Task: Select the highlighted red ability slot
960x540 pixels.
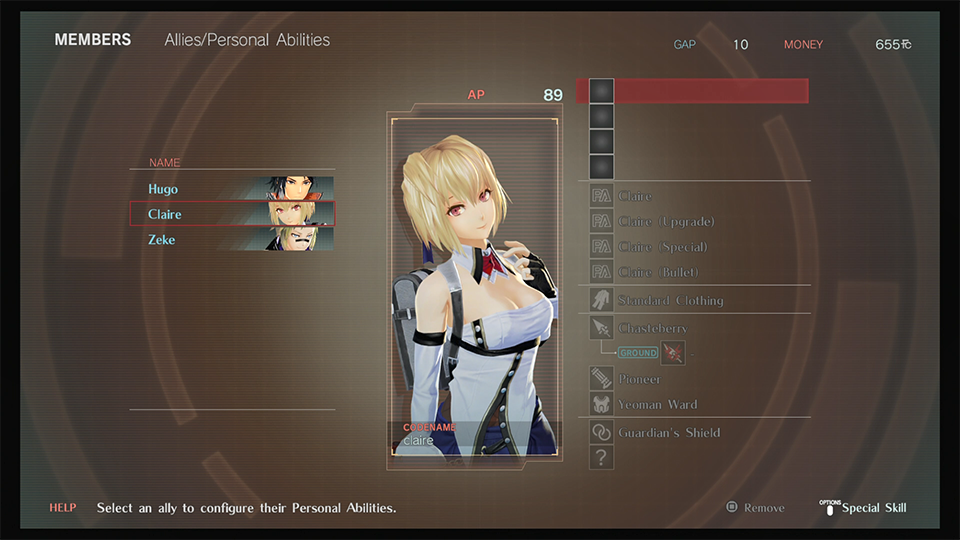Action: point(698,91)
